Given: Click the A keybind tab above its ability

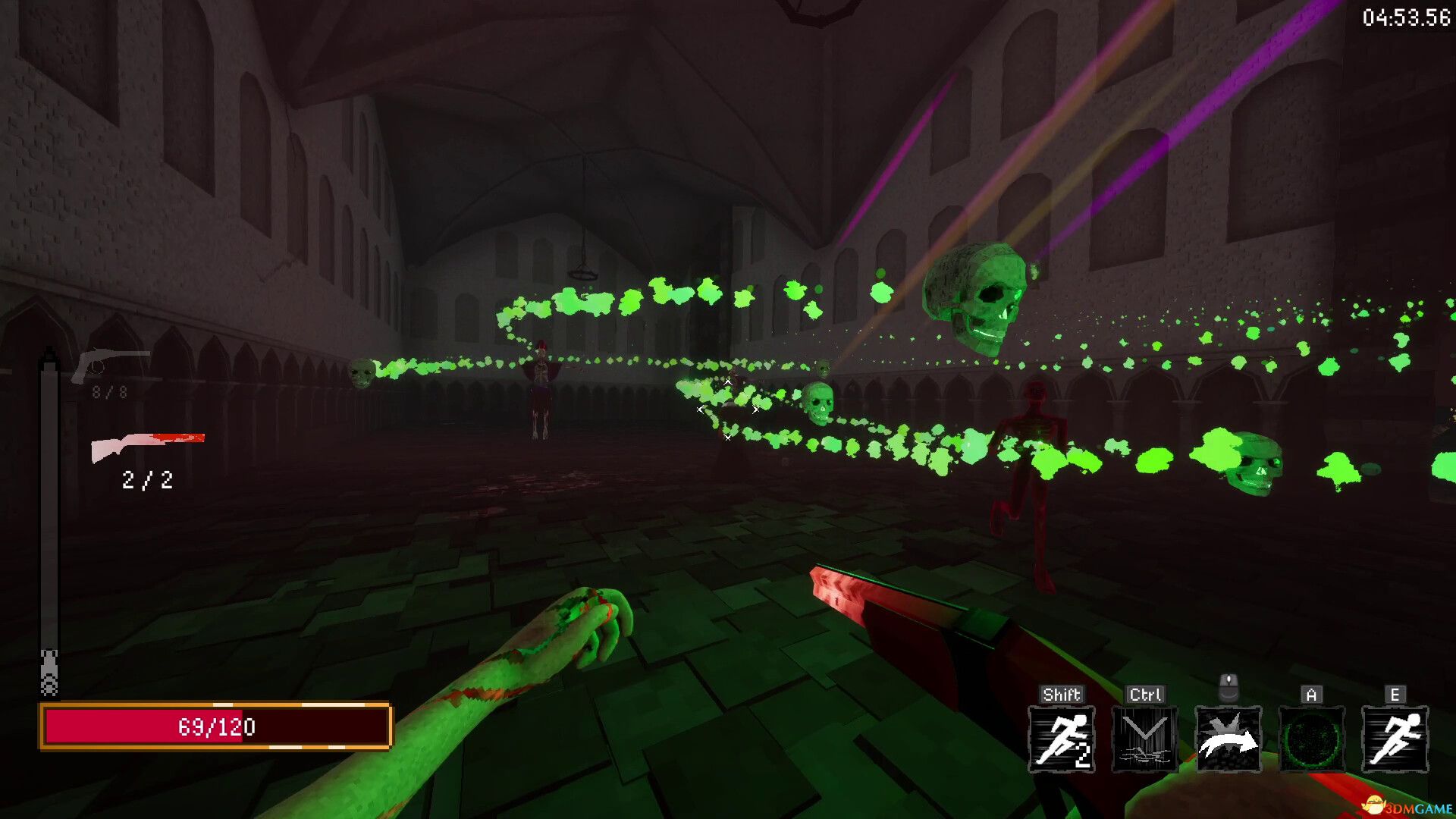Looking at the screenshot, I should 1311,694.
